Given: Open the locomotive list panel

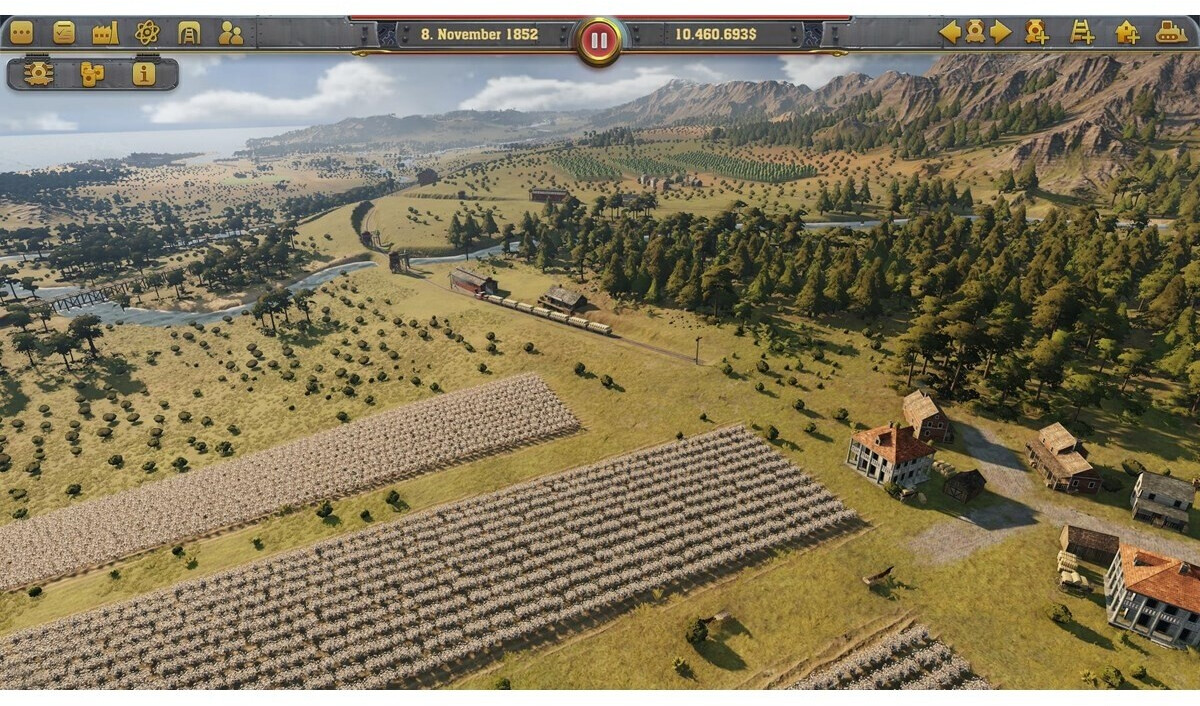Looking at the screenshot, I should click(x=39, y=74).
